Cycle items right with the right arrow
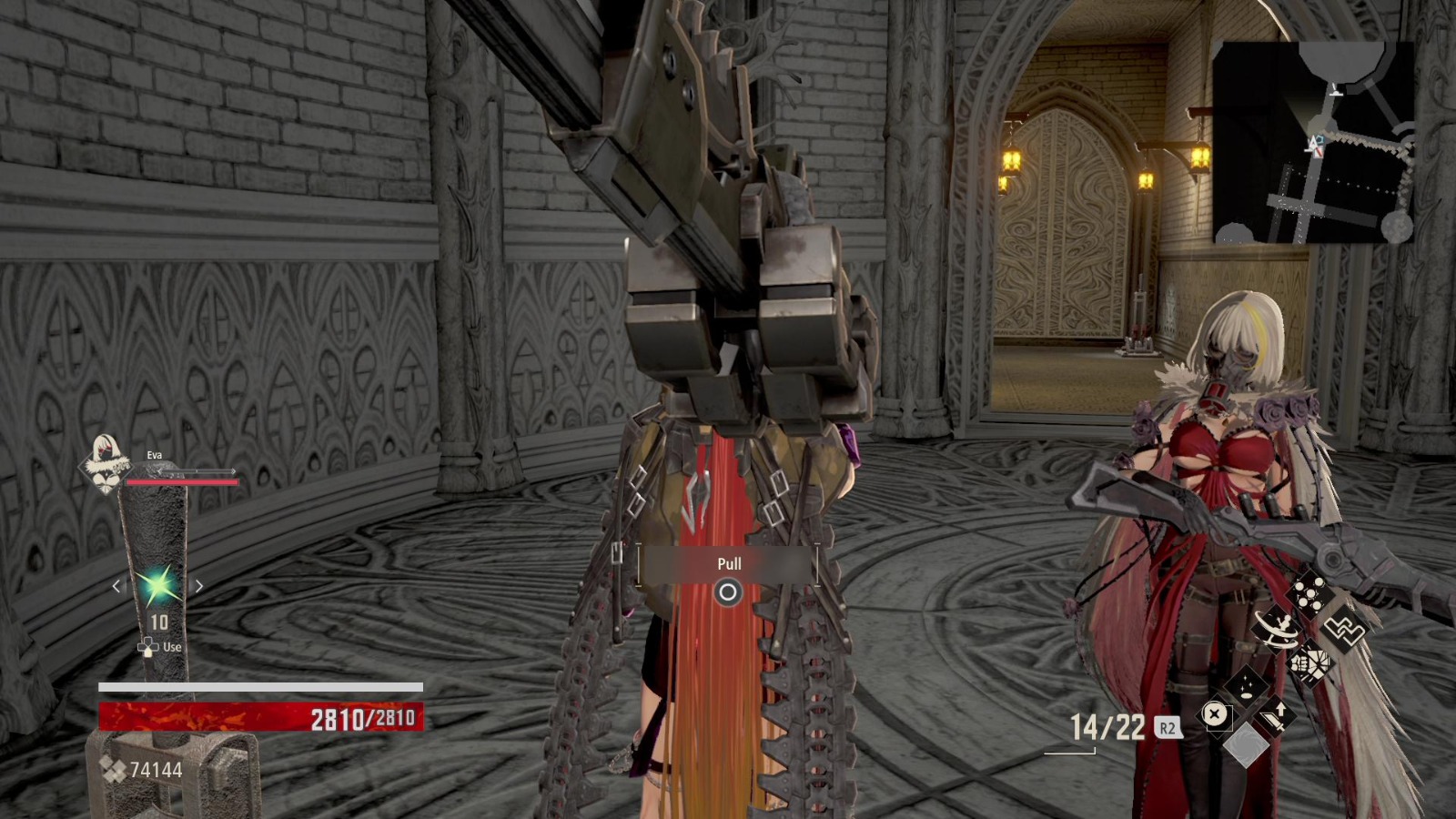 click(199, 586)
